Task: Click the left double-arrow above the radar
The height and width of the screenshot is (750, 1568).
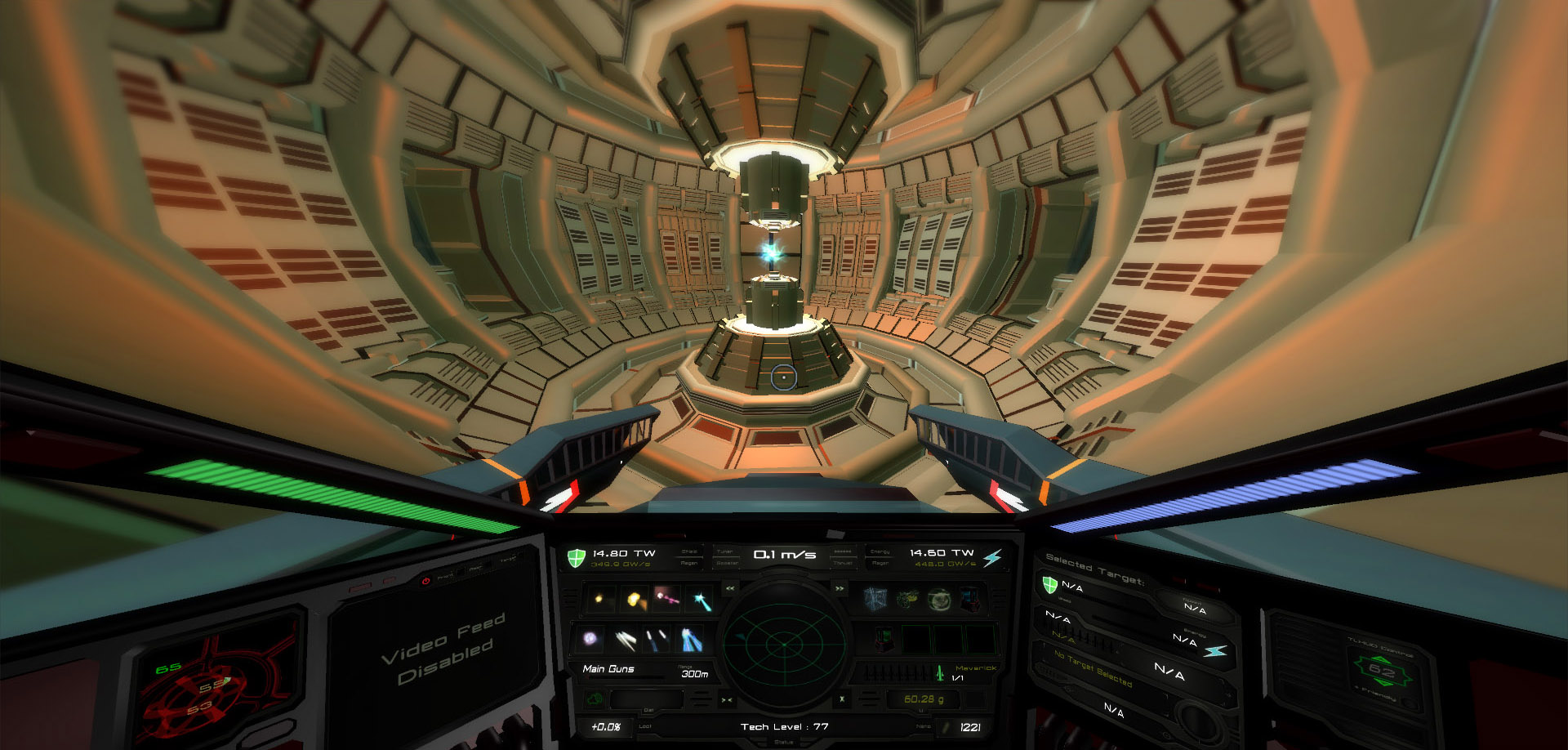Action: [x=730, y=588]
